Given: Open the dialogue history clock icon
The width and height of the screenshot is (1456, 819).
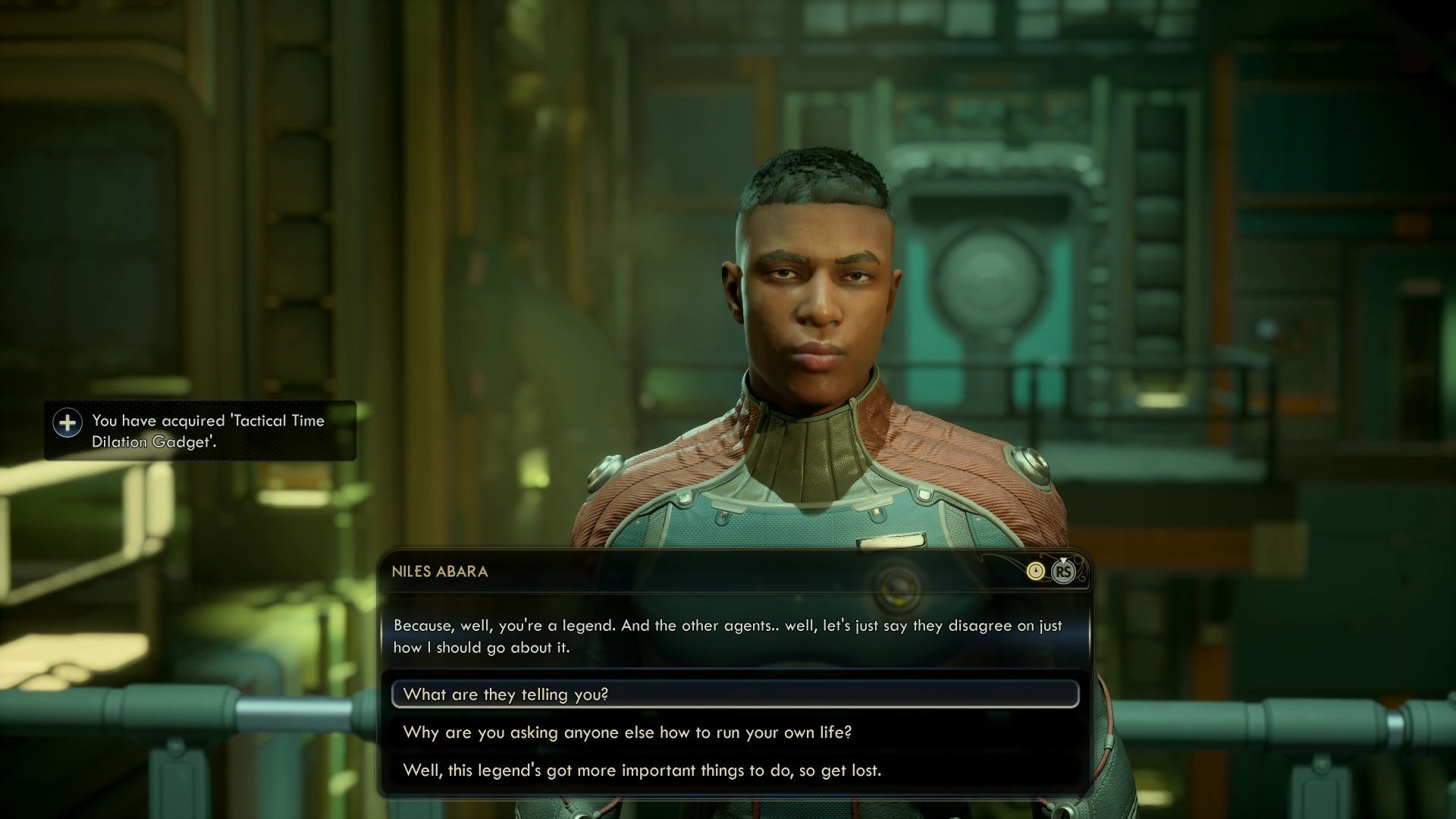Looking at the screenshot, I should point(1035,572).
